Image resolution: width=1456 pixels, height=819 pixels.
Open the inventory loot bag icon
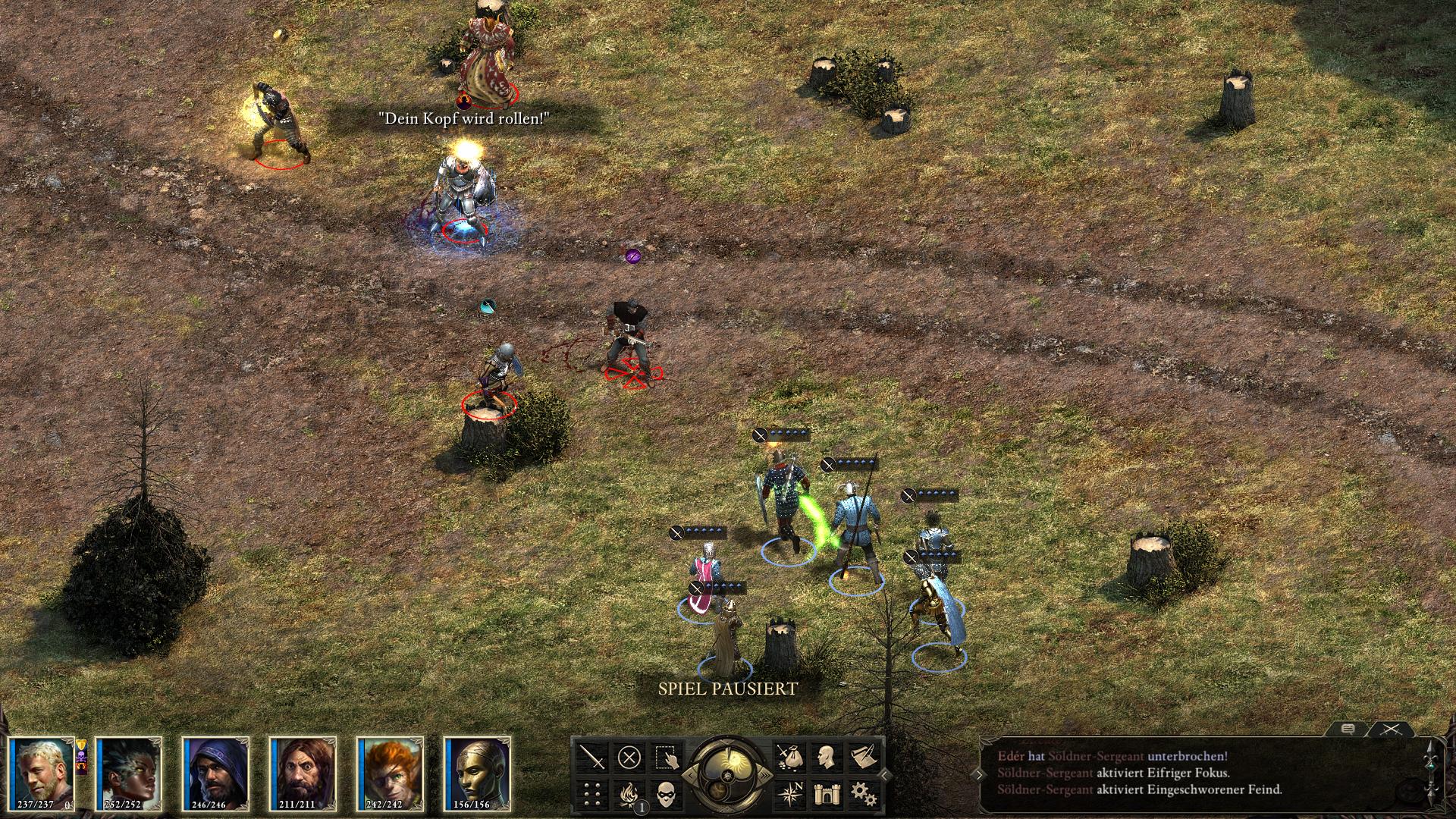point(789,757)
